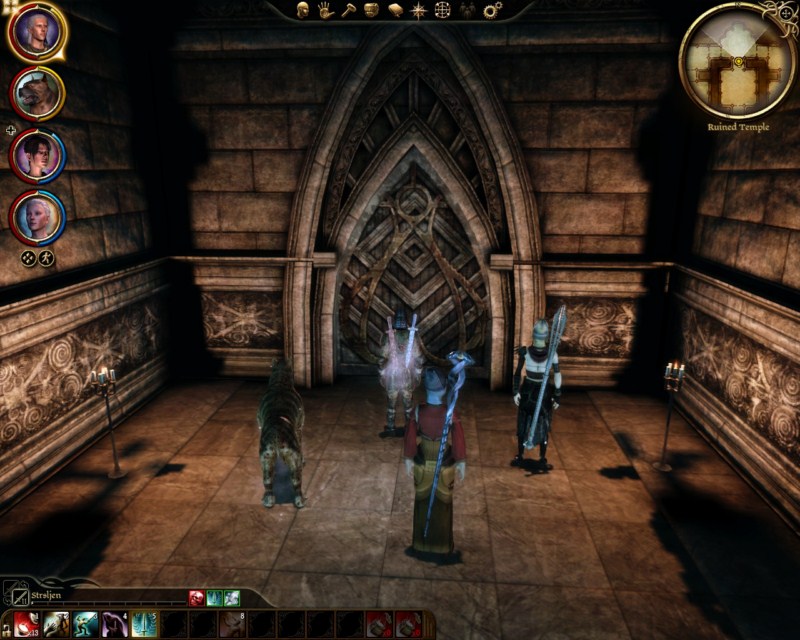The height and width of the screenshot is (640, 800).
Task: Select all party members button
Action: coord(28,258)
